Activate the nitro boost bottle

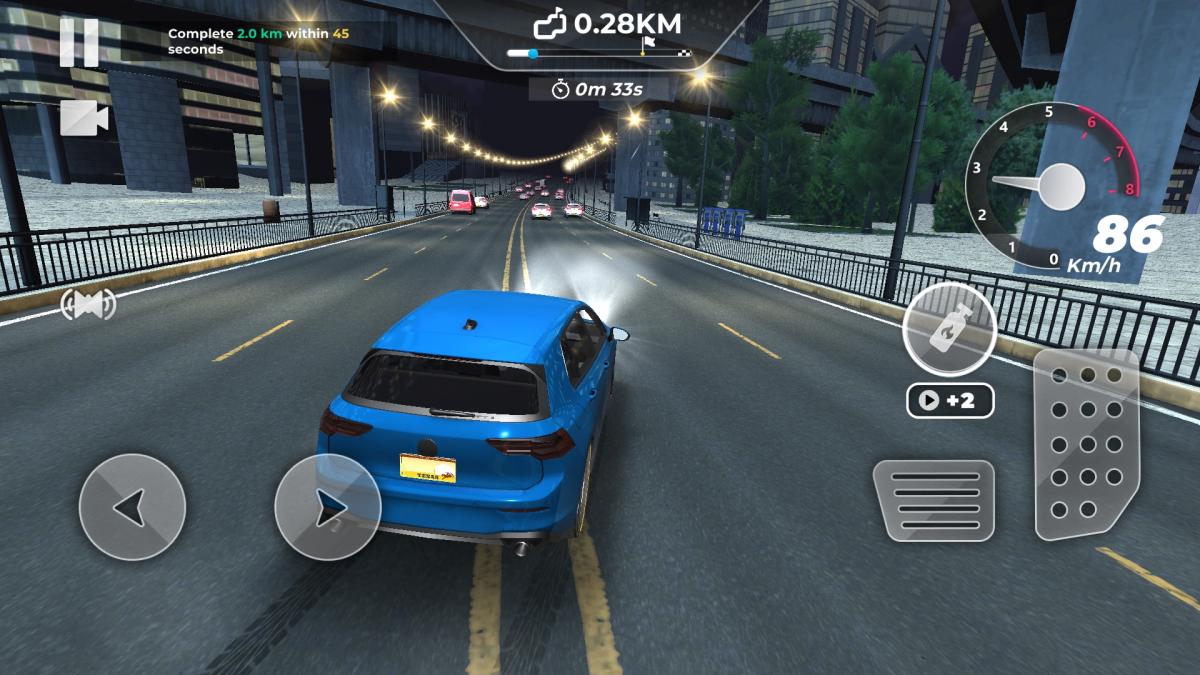point(948,329)
